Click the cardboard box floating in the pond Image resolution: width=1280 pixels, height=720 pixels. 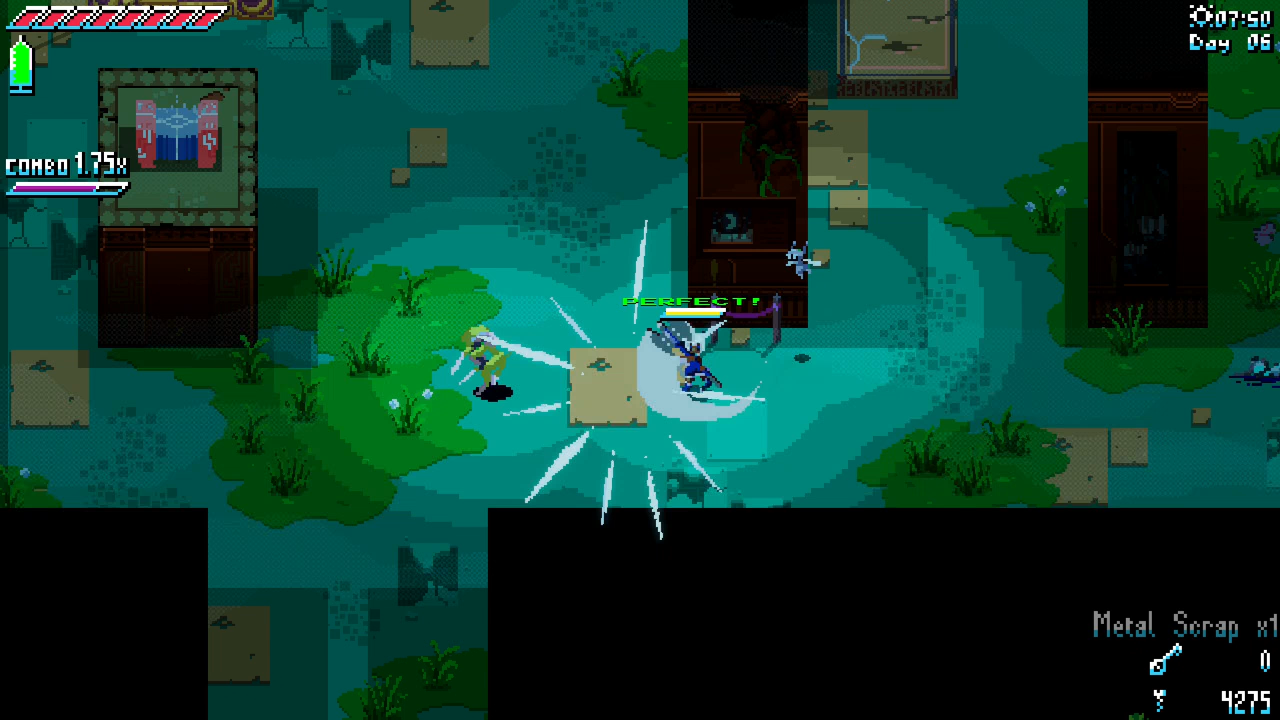click(605, 385)
